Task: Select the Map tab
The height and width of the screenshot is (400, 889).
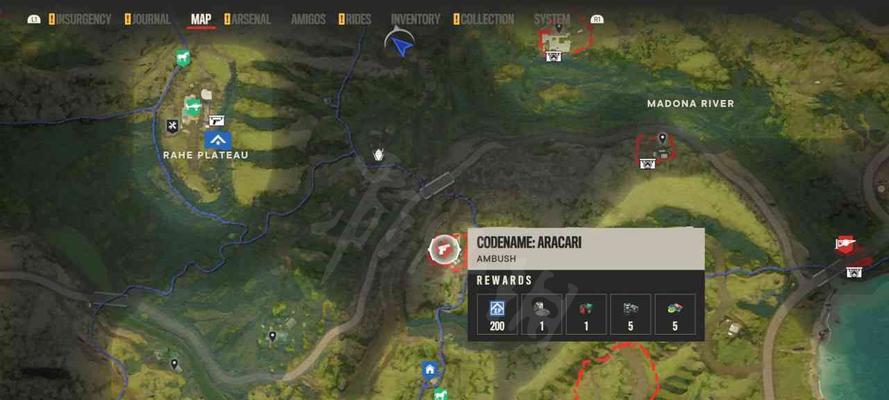Action: (201, 19)
